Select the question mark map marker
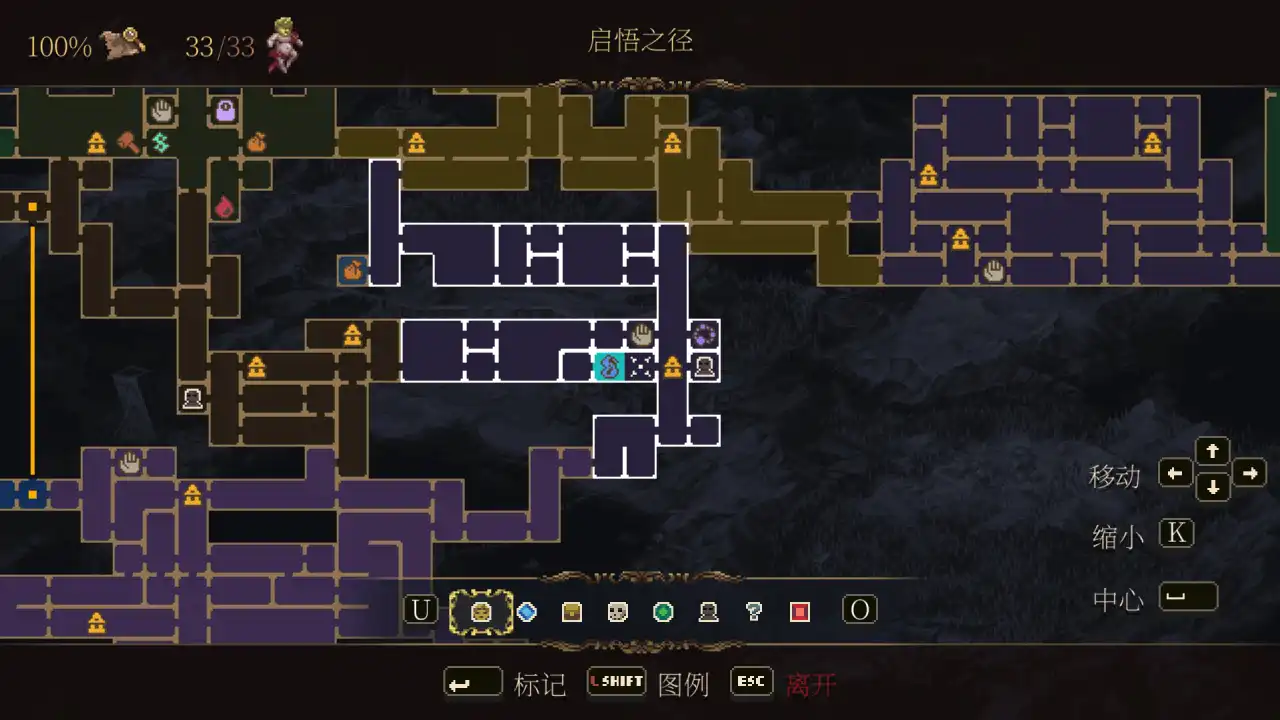Image resolution: width=1280 pixels, height=720 pixels. [752, 610]
